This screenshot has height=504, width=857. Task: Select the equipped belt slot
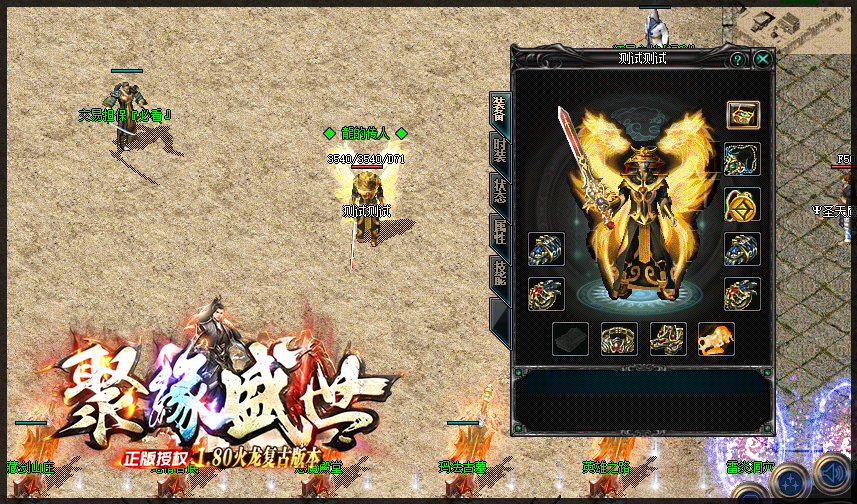point(619,339)
